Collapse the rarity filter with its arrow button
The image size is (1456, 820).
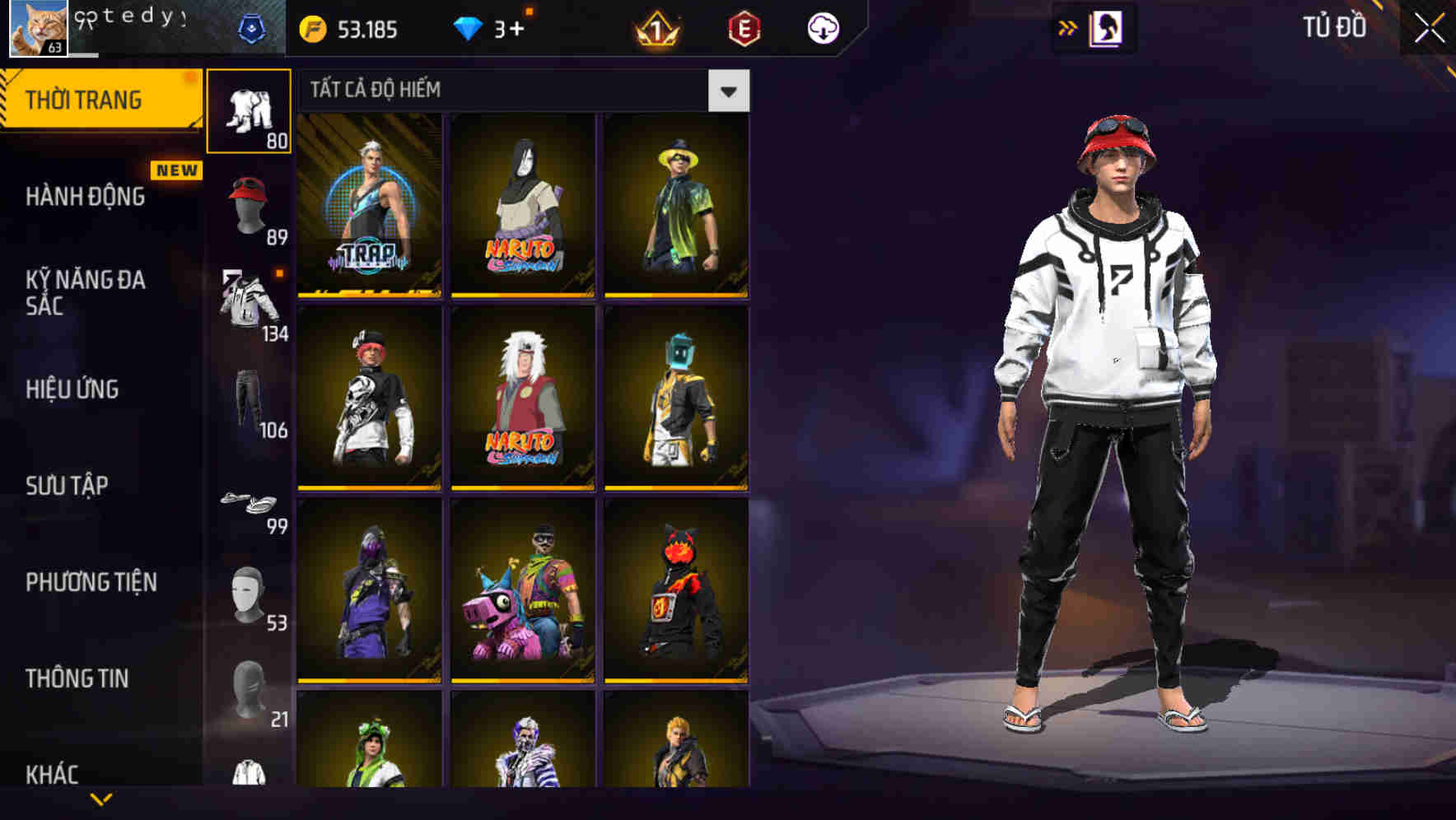pos(728,91)
